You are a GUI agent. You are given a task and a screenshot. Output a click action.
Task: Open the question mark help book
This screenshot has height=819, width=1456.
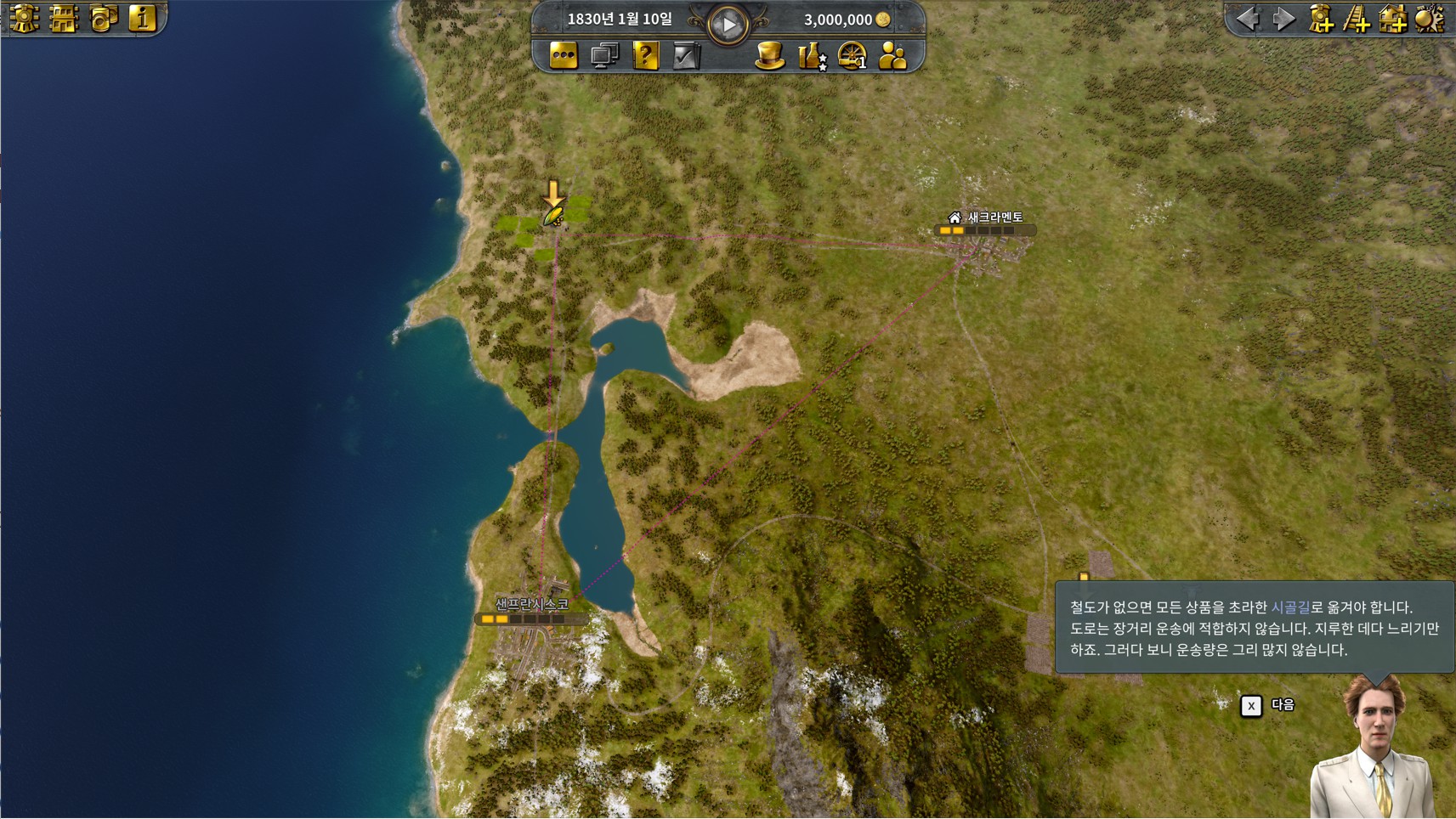coord(646,56)
